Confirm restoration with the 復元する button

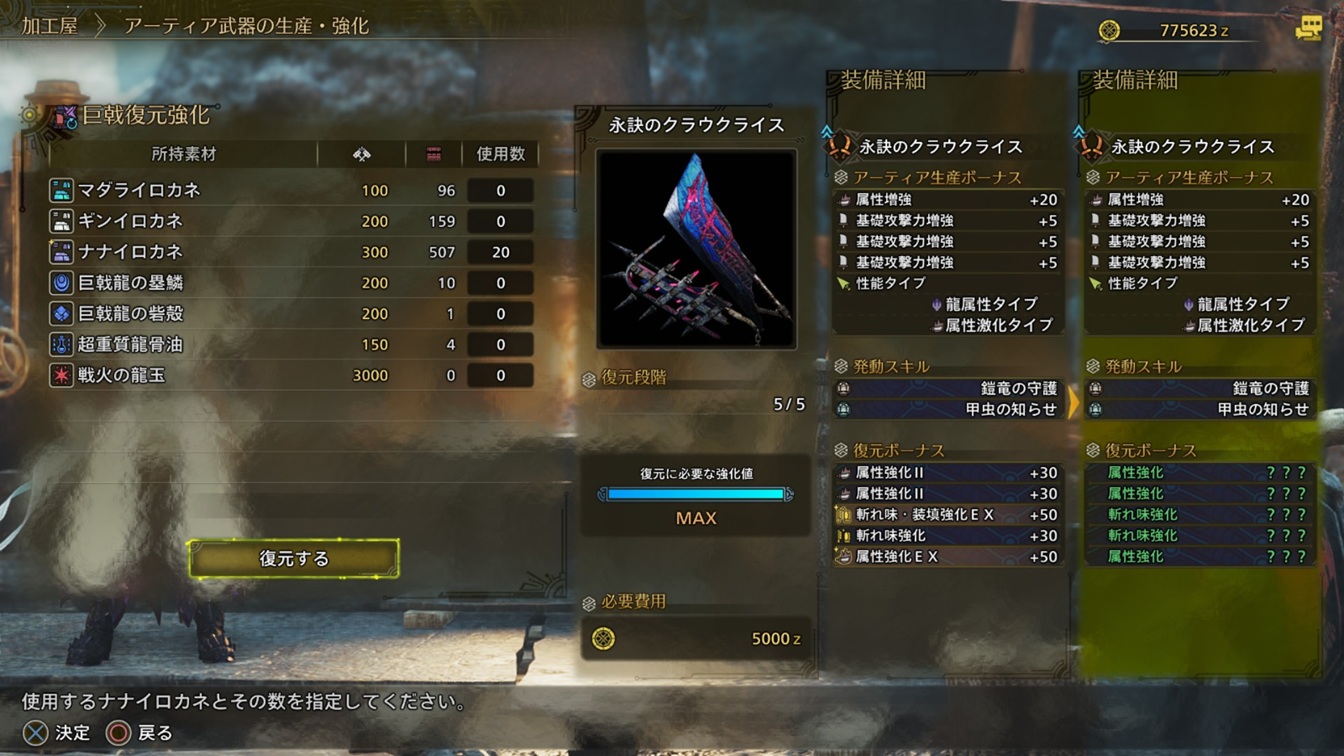tap(294, 559)
